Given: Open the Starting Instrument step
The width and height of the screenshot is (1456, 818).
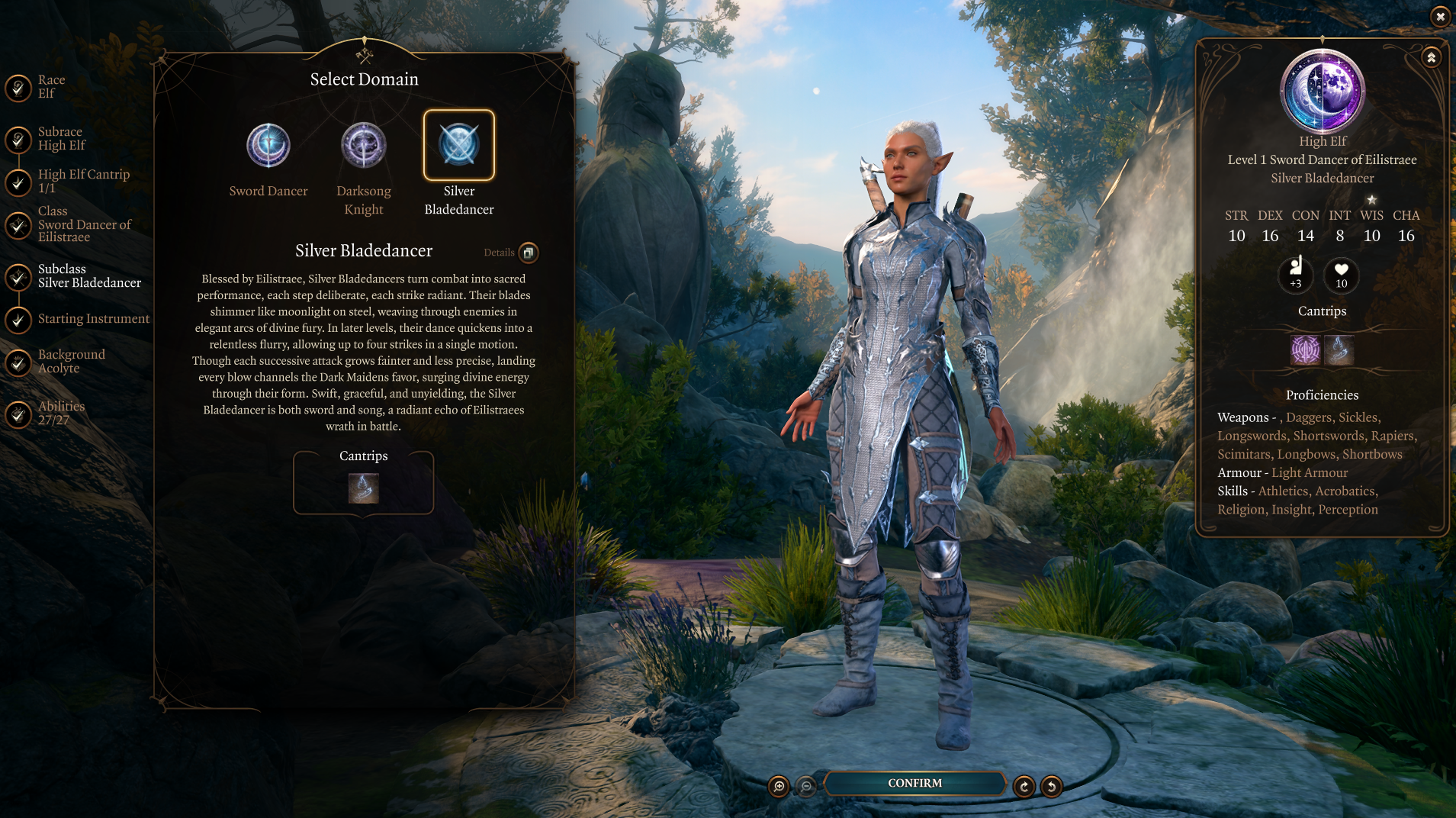Looking at the screenshot, I should point(93,319).
